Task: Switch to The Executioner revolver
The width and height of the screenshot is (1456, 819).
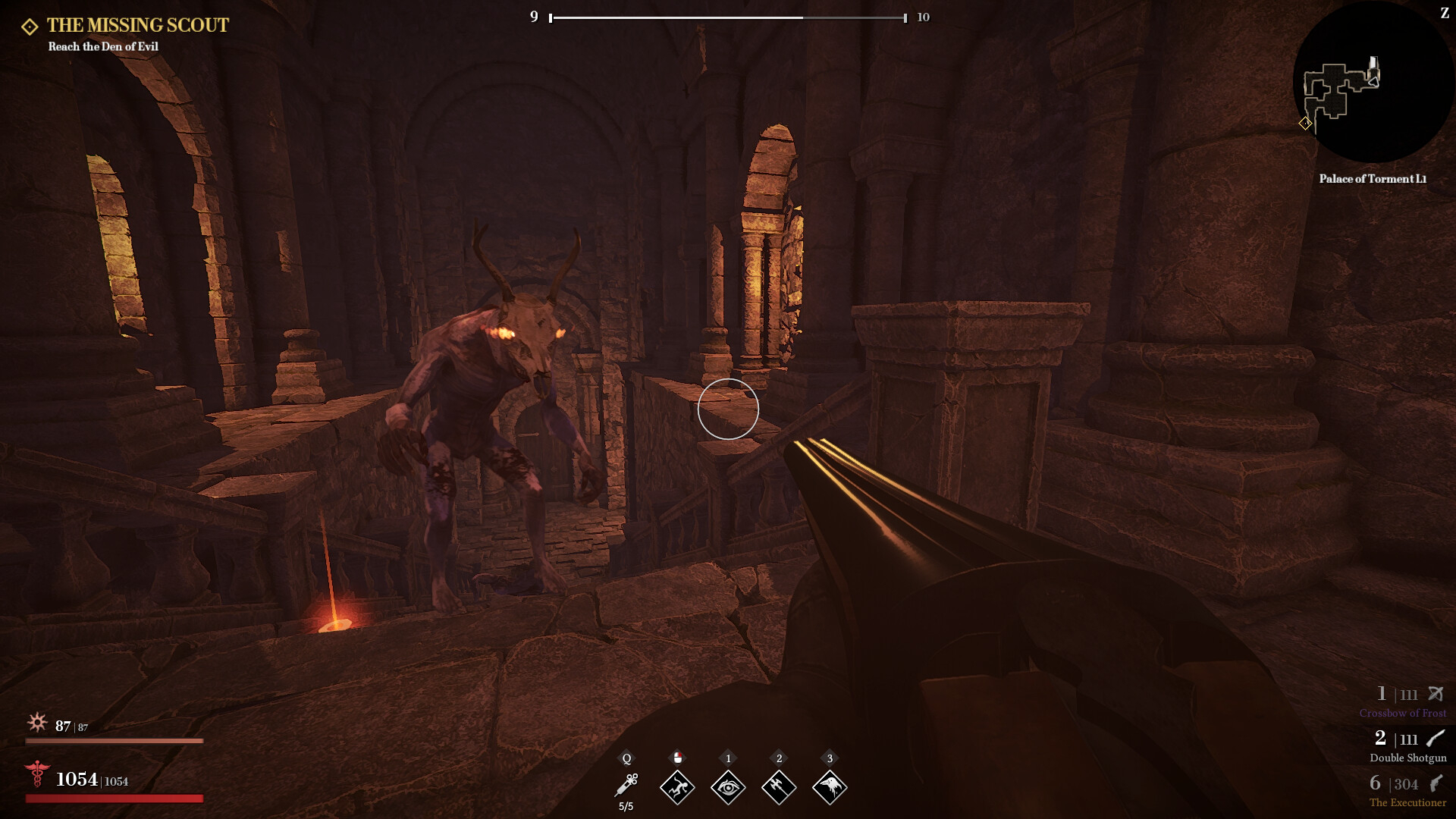Action: tap(1407, 790)
